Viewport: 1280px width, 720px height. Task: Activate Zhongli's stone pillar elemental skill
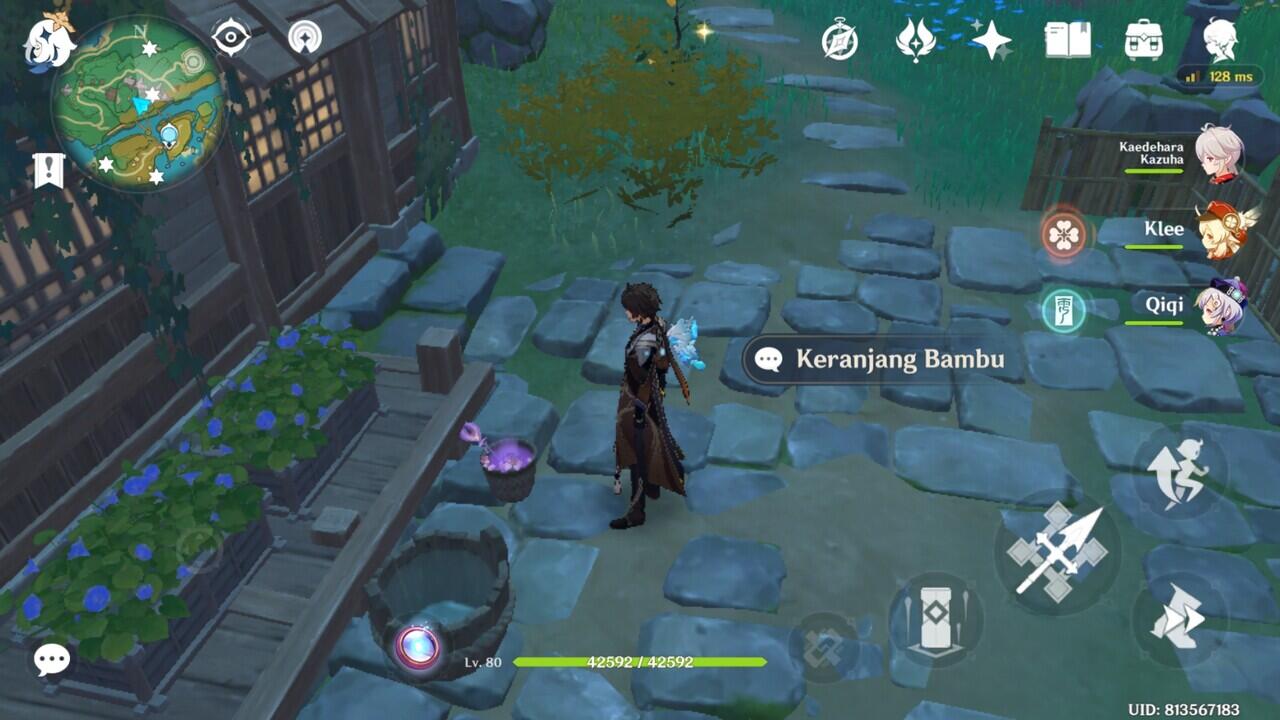tap(936, 618)
